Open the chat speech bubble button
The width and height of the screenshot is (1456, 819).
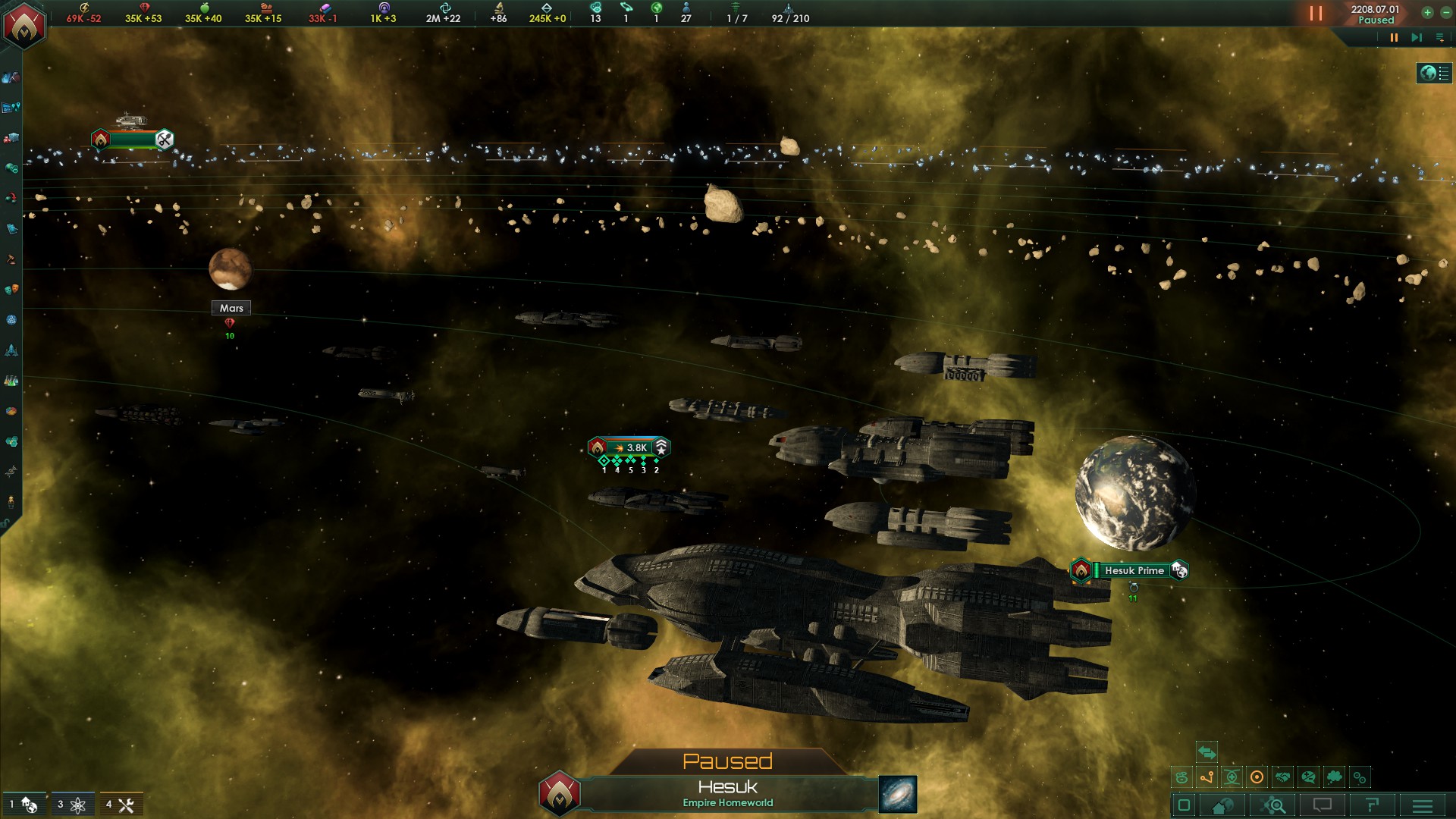pos(1322,805)
